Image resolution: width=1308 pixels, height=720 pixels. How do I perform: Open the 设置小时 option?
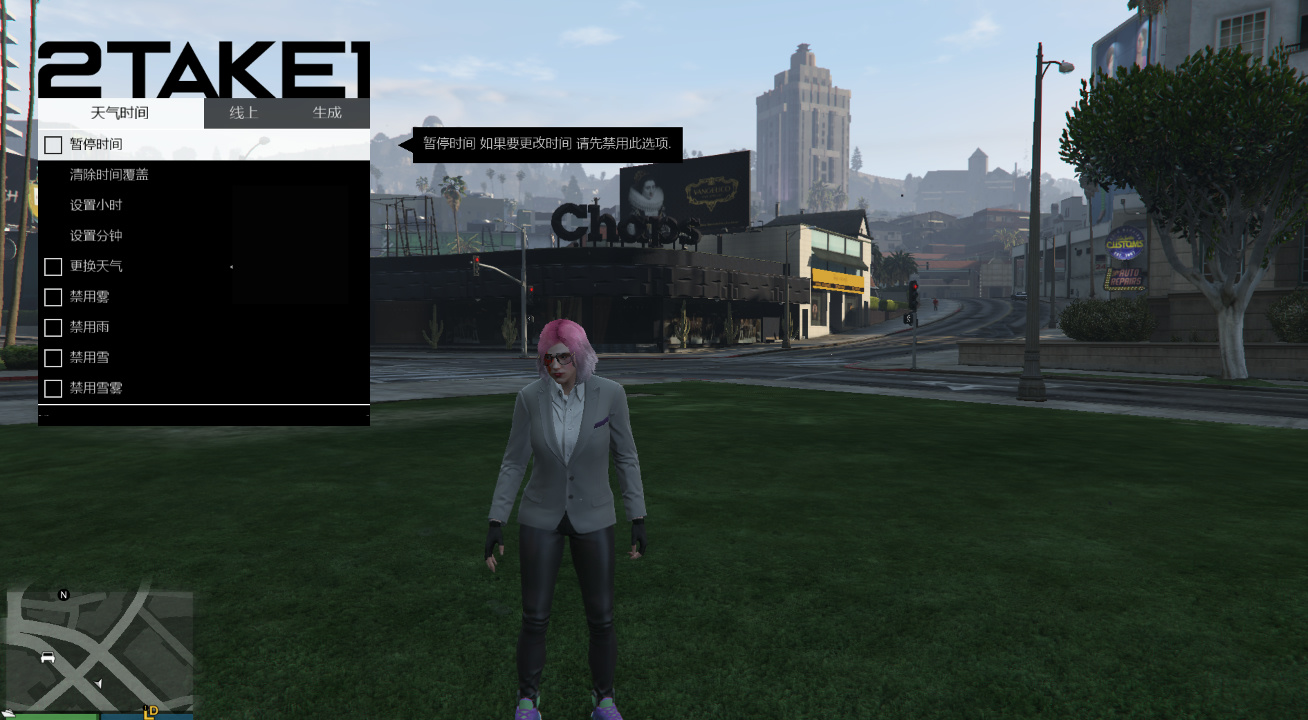click(95, 204)
